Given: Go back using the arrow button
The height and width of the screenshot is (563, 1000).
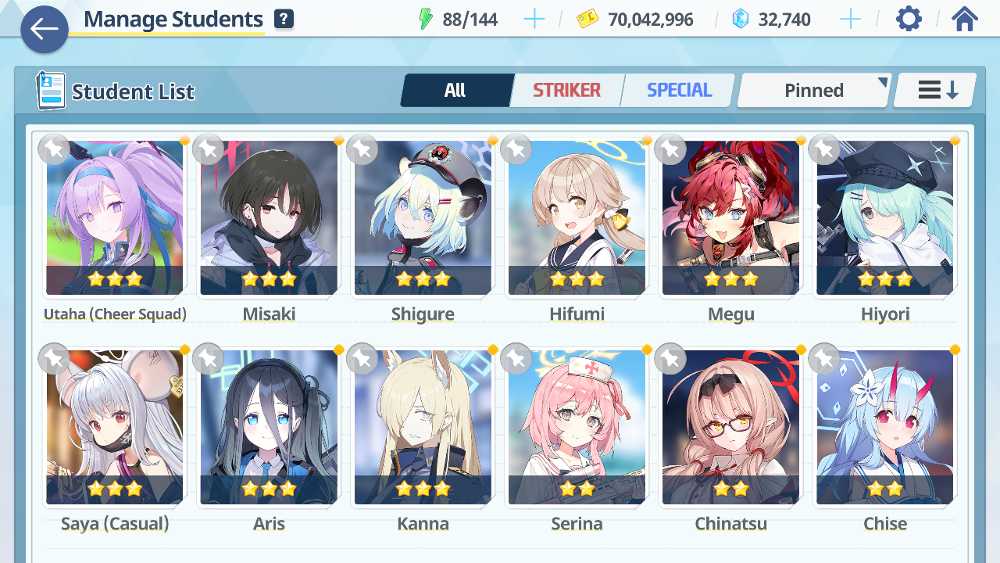Looking at the screenshot, I should pyautogui.click(x=44, y=29).
